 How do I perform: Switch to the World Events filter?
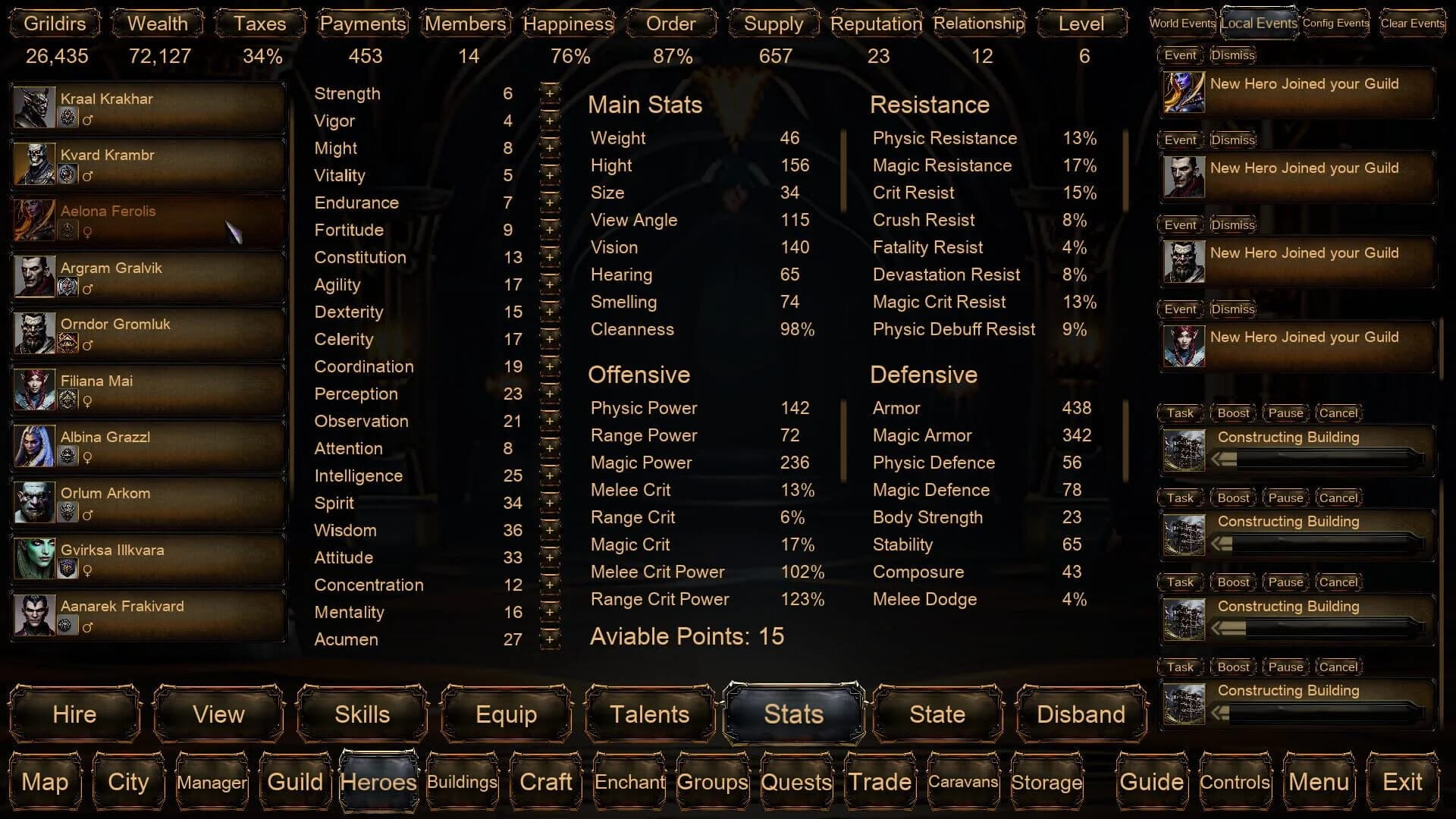click(x=1181, y=23)
